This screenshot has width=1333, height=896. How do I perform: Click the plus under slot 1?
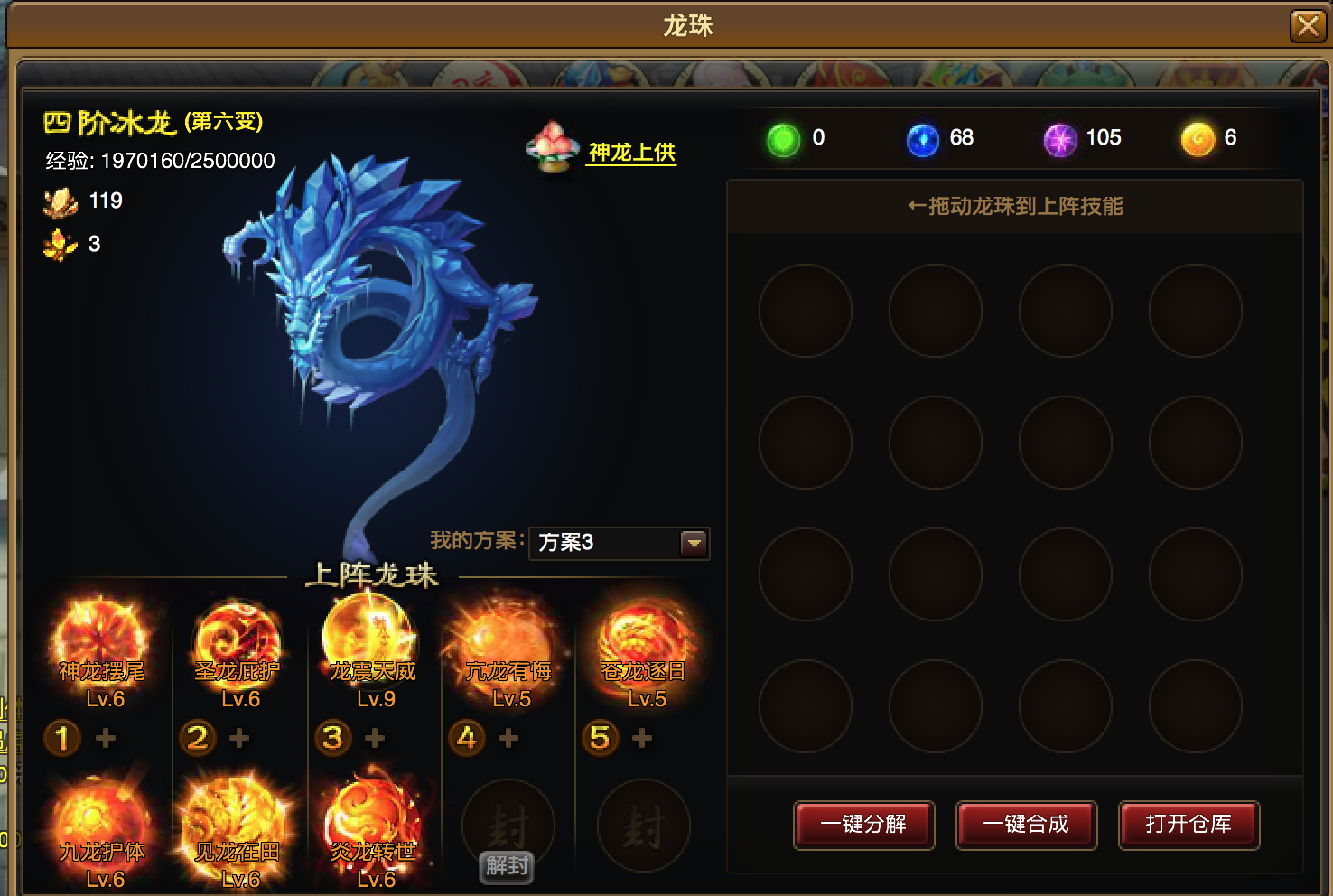coord(106,738)
